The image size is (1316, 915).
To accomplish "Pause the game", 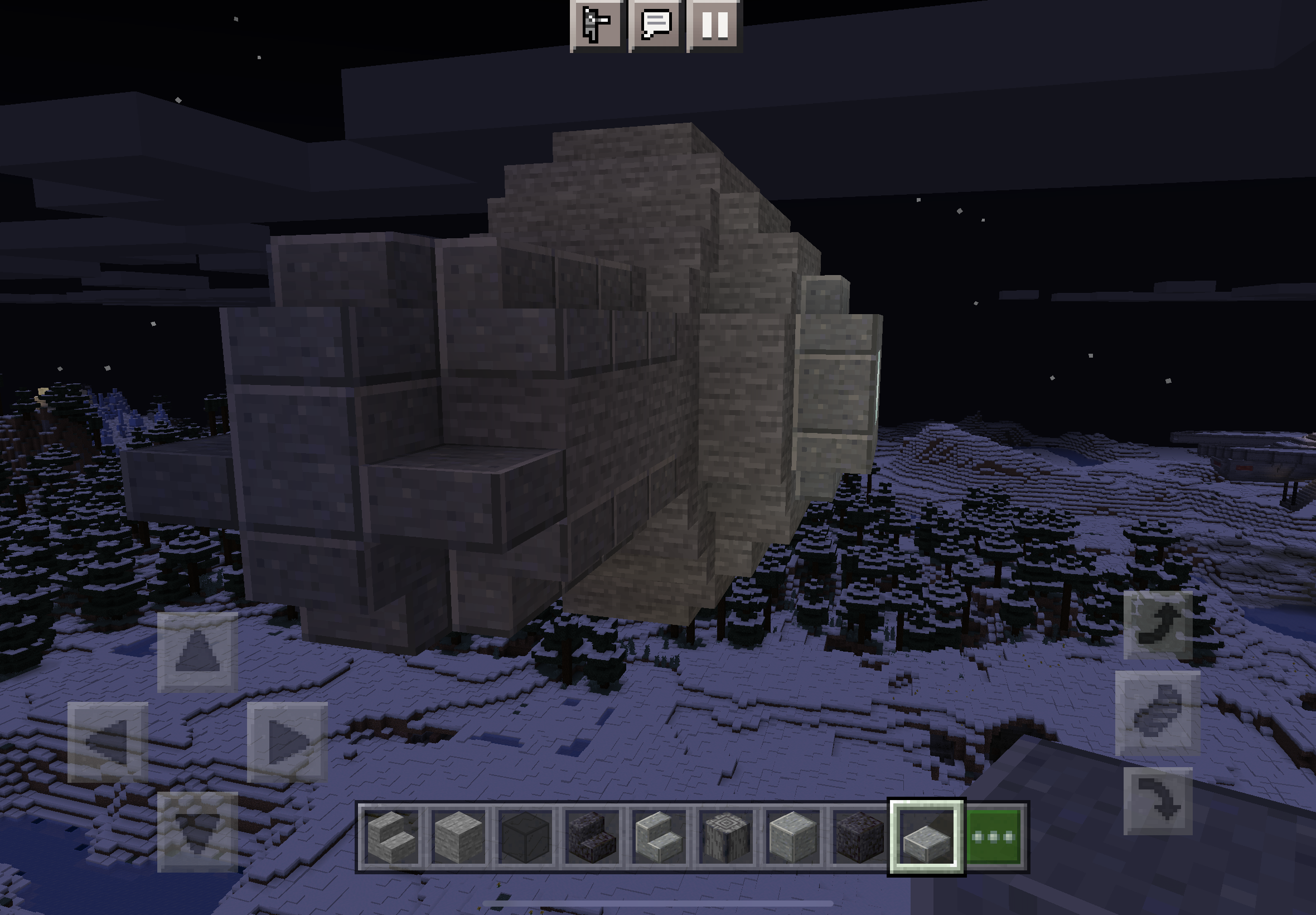I will (x=714, y=24).
